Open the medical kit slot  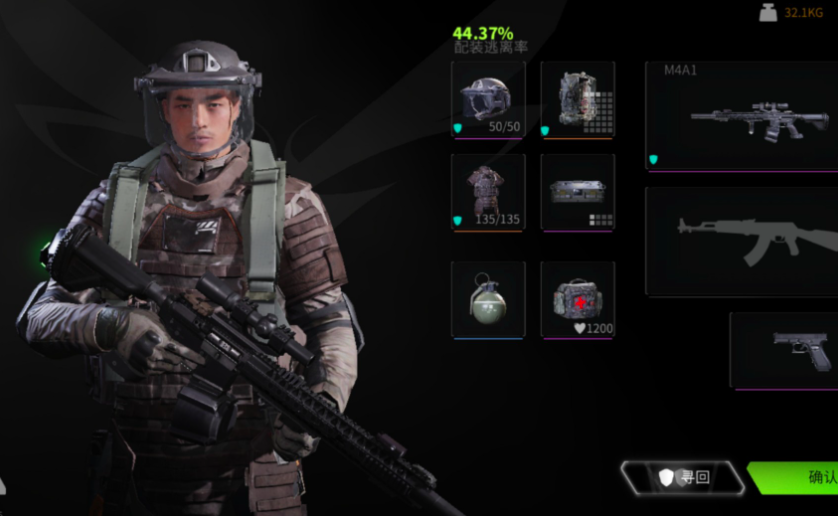point(578,299)
